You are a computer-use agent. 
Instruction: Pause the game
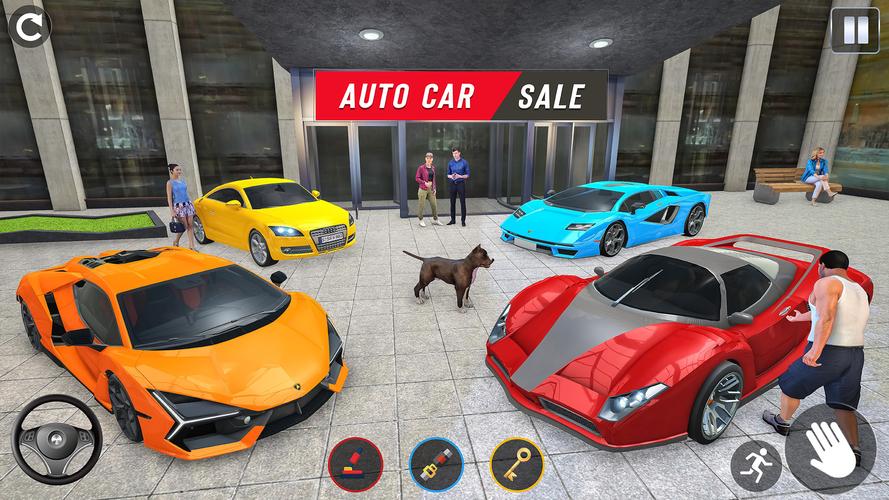[855, 30]
